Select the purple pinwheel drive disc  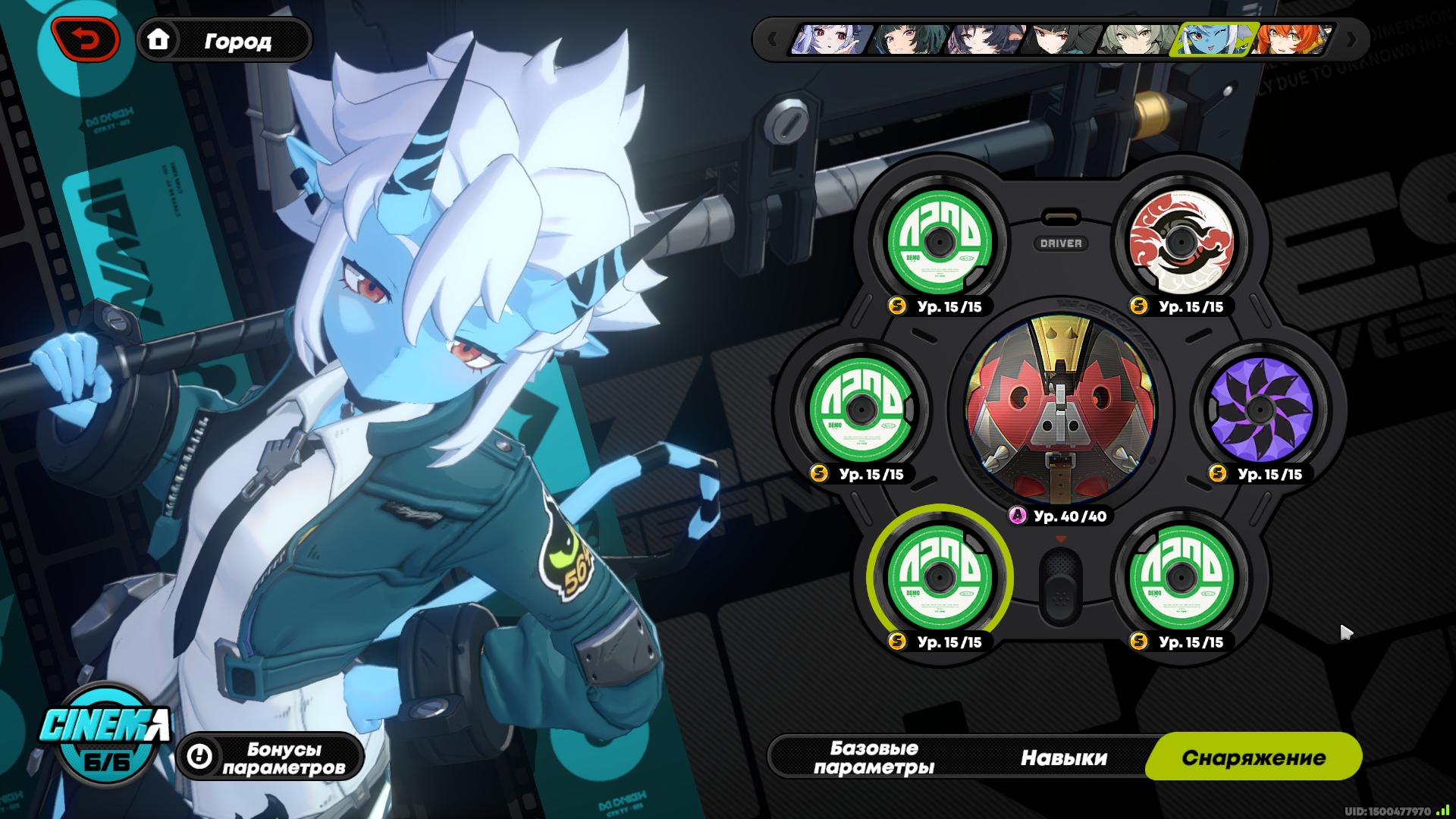tap(1260, 409)
